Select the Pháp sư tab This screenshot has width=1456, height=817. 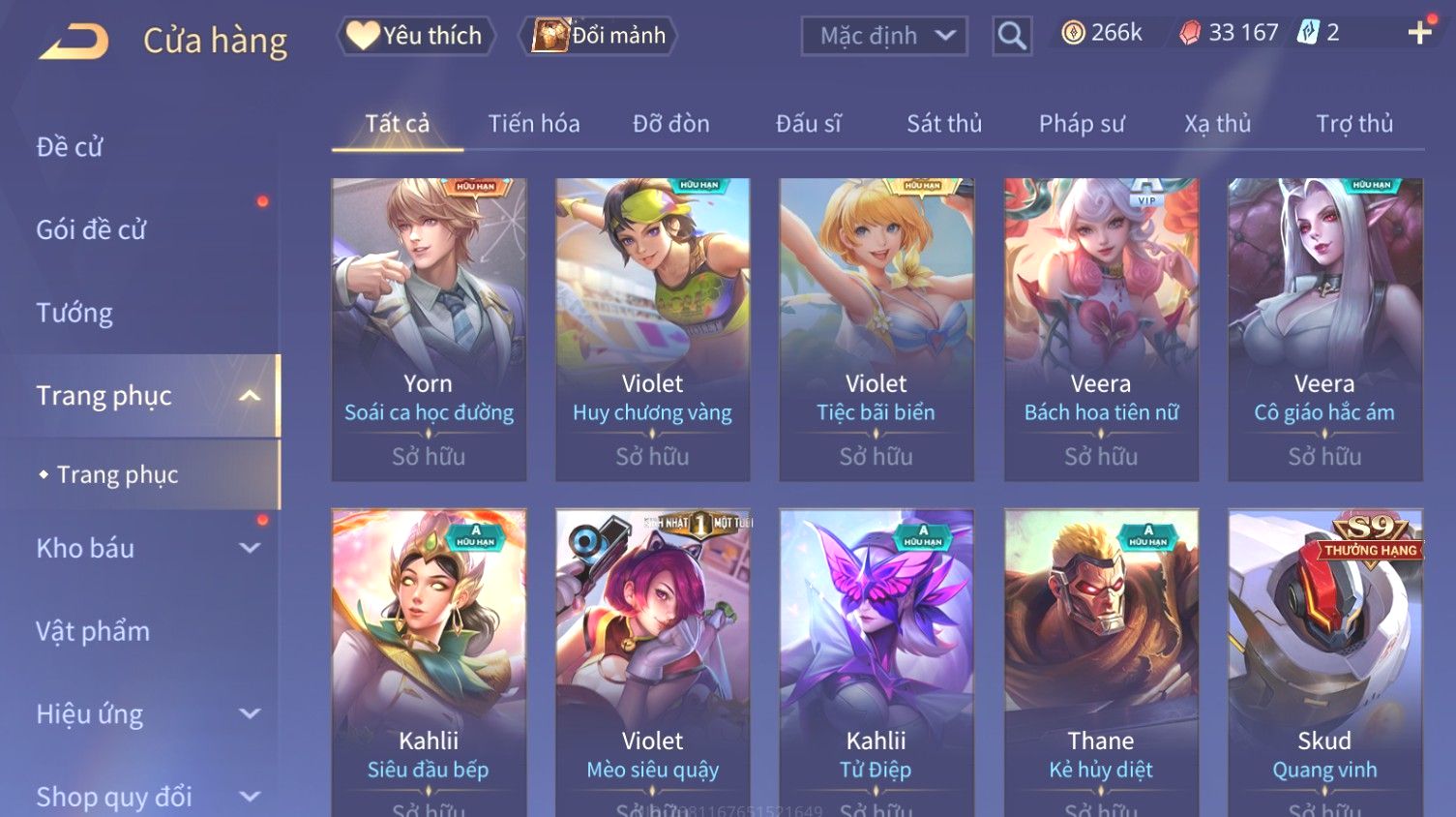point(1082,124)
